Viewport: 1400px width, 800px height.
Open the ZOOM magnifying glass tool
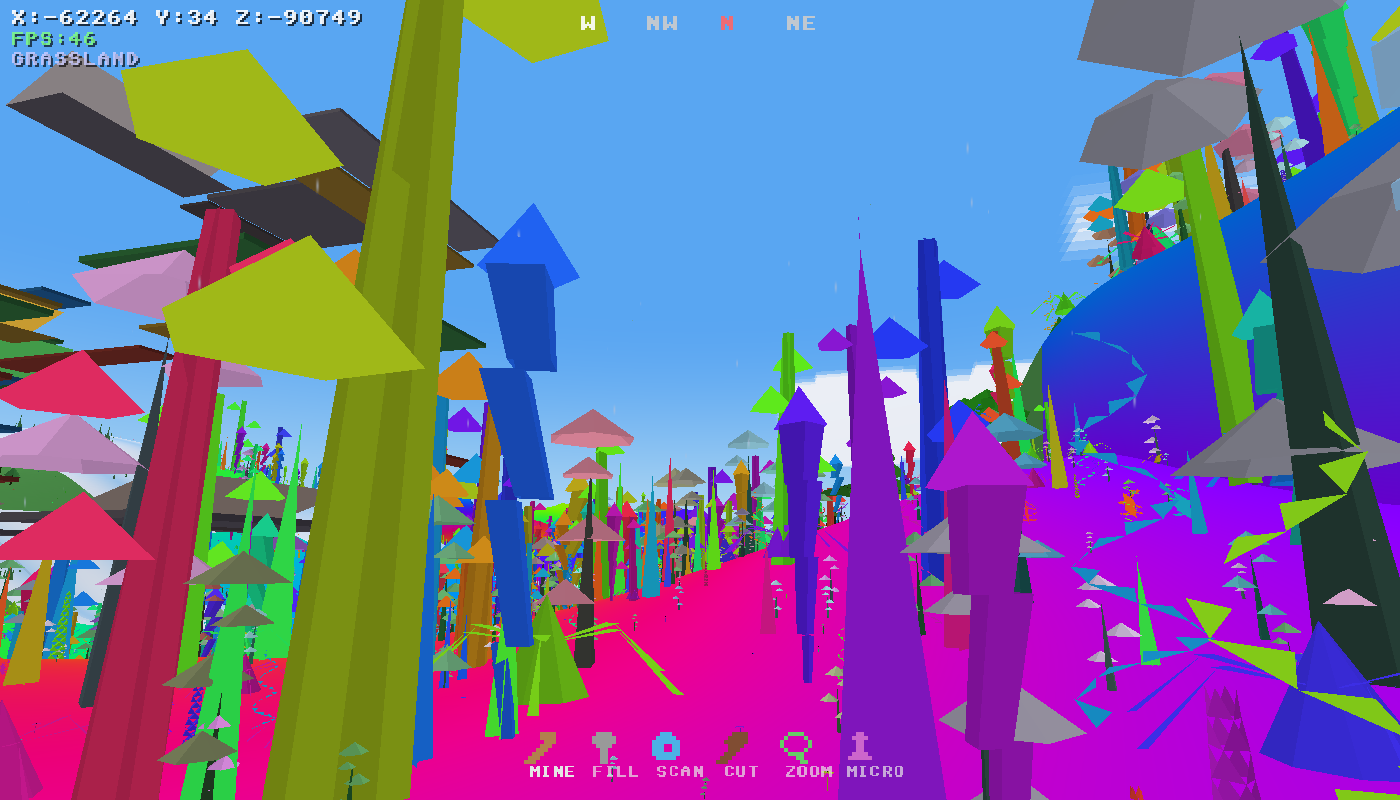[x=795, y=744]
